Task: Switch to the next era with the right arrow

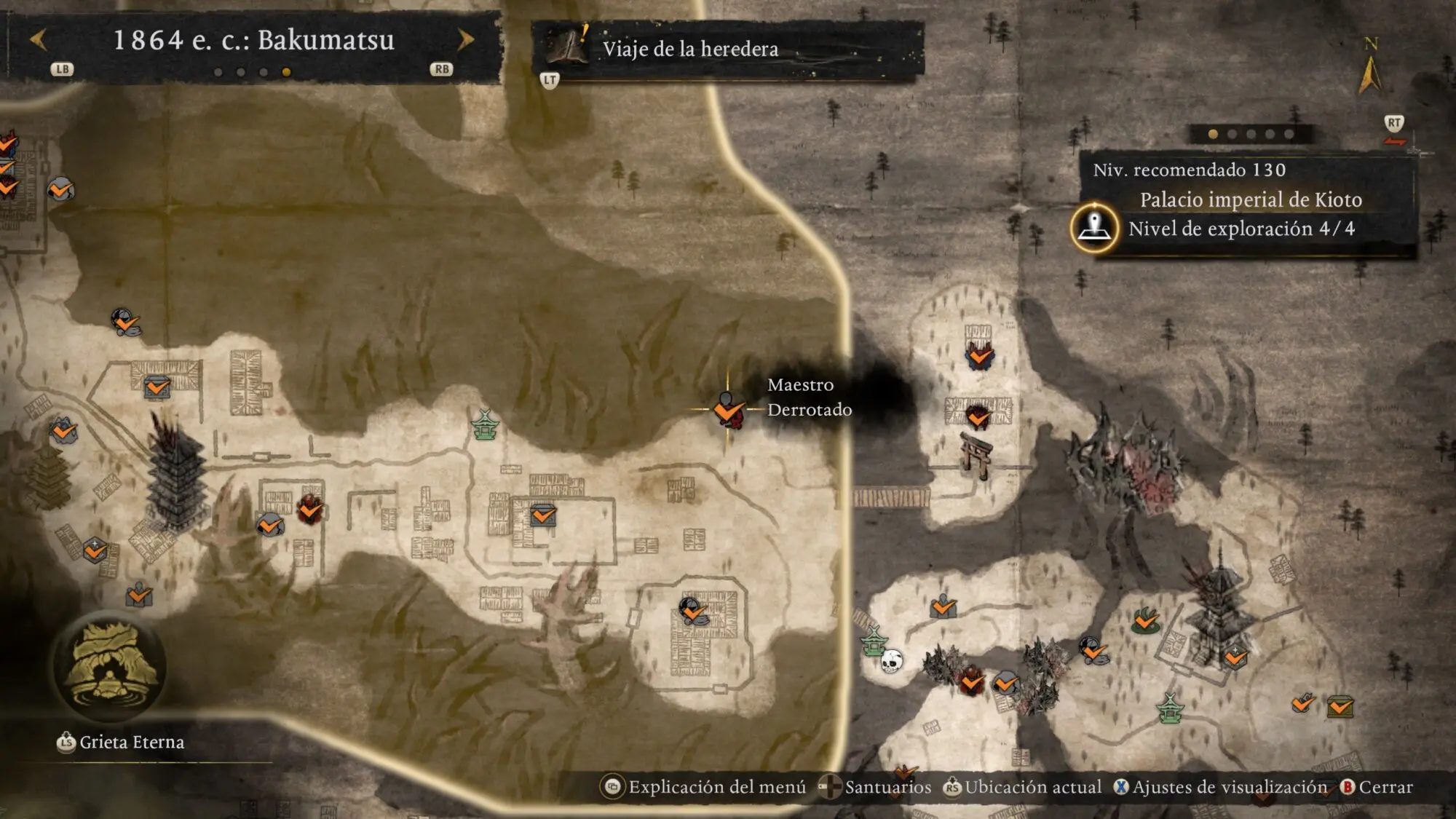Action: pyautogui.click(x=465, y=40)
